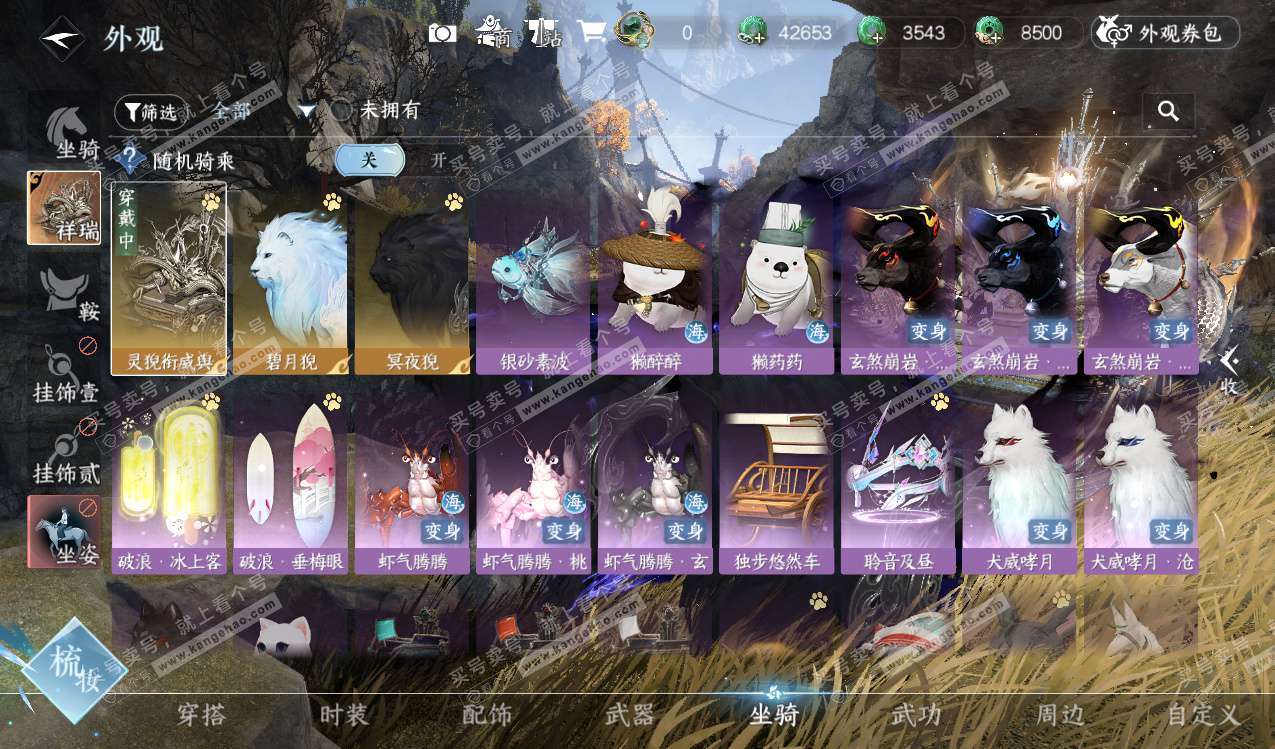Image resolution: width=1275 pixels, height=749 pixels.
Task: Choose the 冥夜狻 mount card
Action: pyautogui.click(x=412, y=280)
